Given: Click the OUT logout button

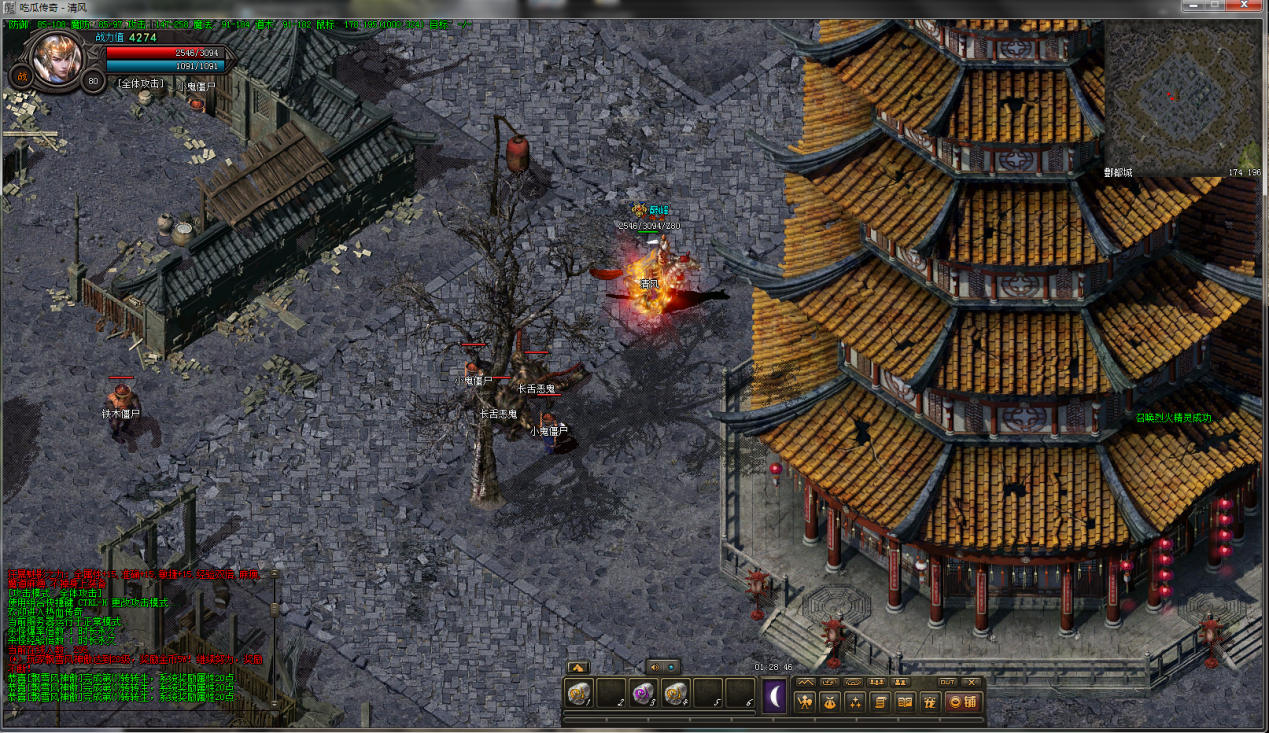Looking at the screenshot, I should [947, 682].
